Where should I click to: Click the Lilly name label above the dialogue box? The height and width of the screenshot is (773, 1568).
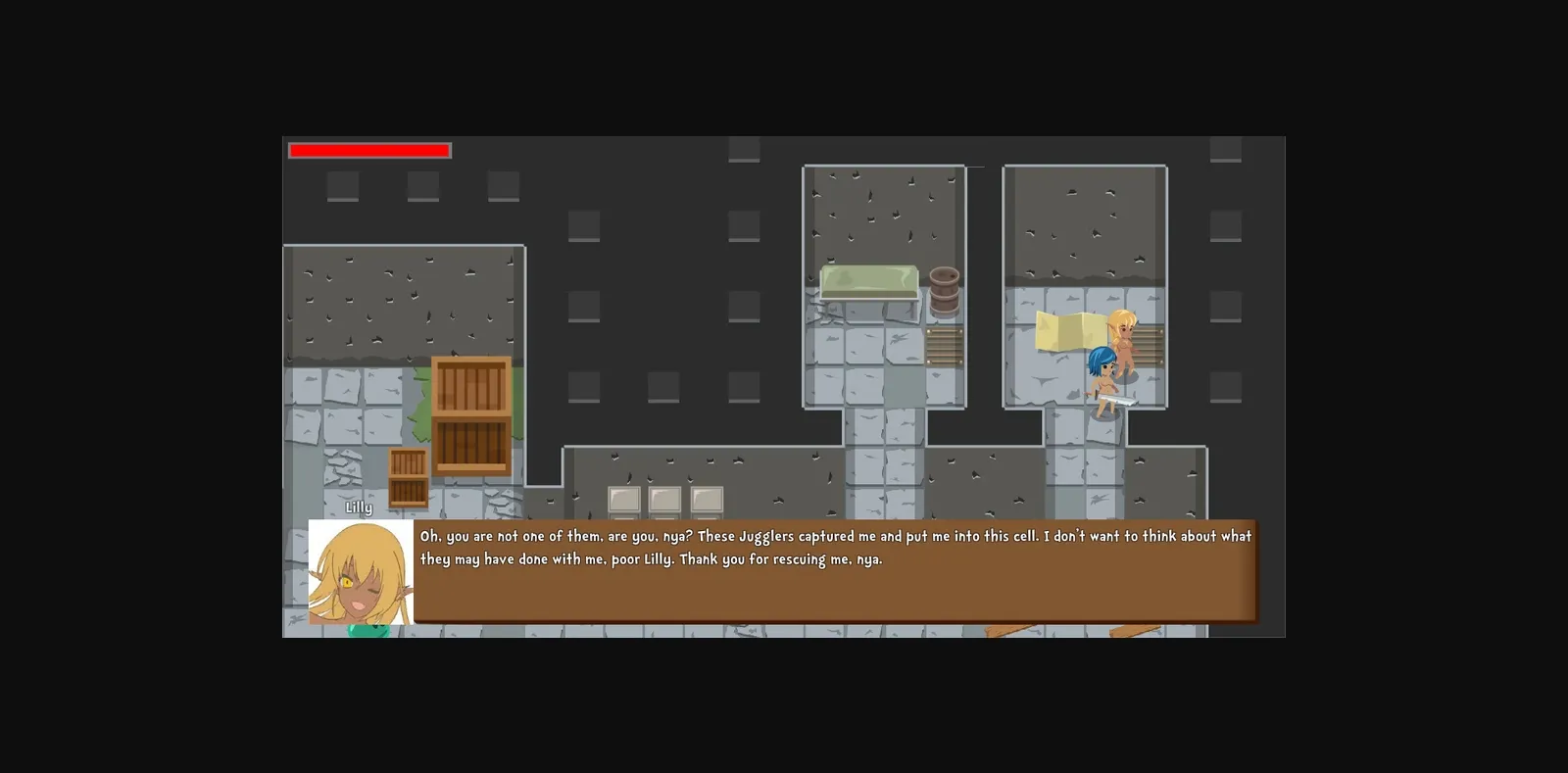coord(359,507)
